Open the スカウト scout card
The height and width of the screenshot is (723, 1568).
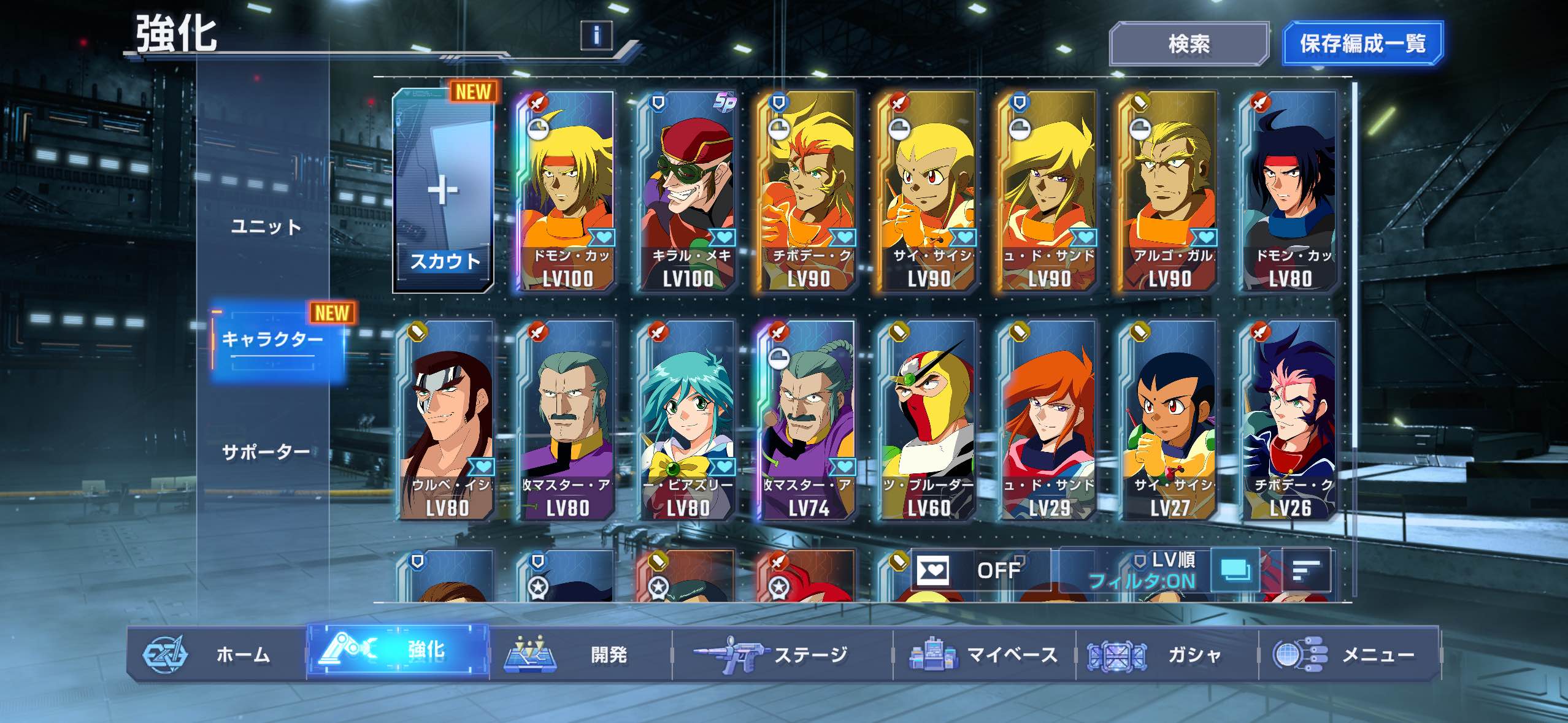[444, 191]
